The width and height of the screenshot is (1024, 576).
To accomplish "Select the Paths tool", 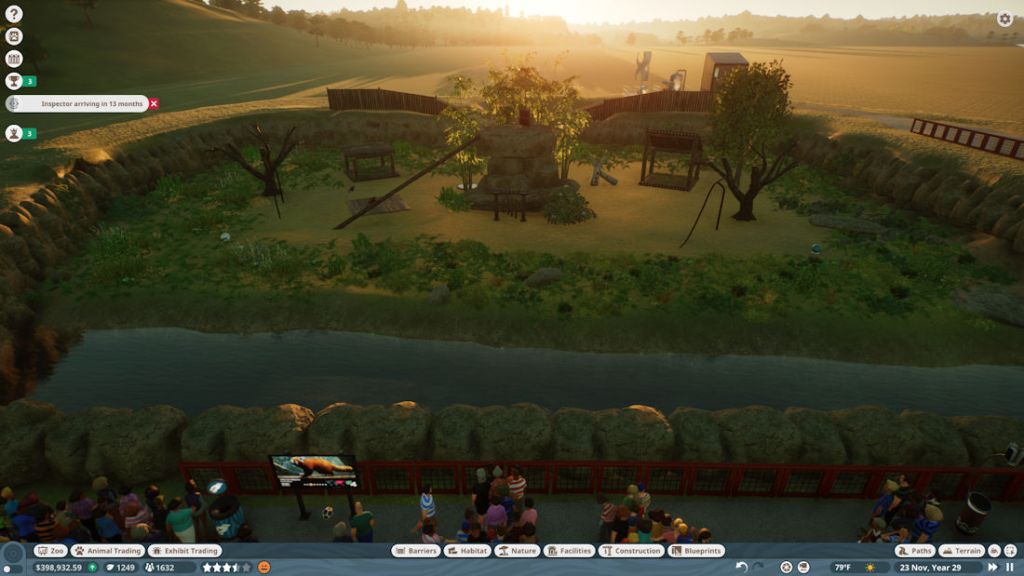I will [x=915, y=551].
